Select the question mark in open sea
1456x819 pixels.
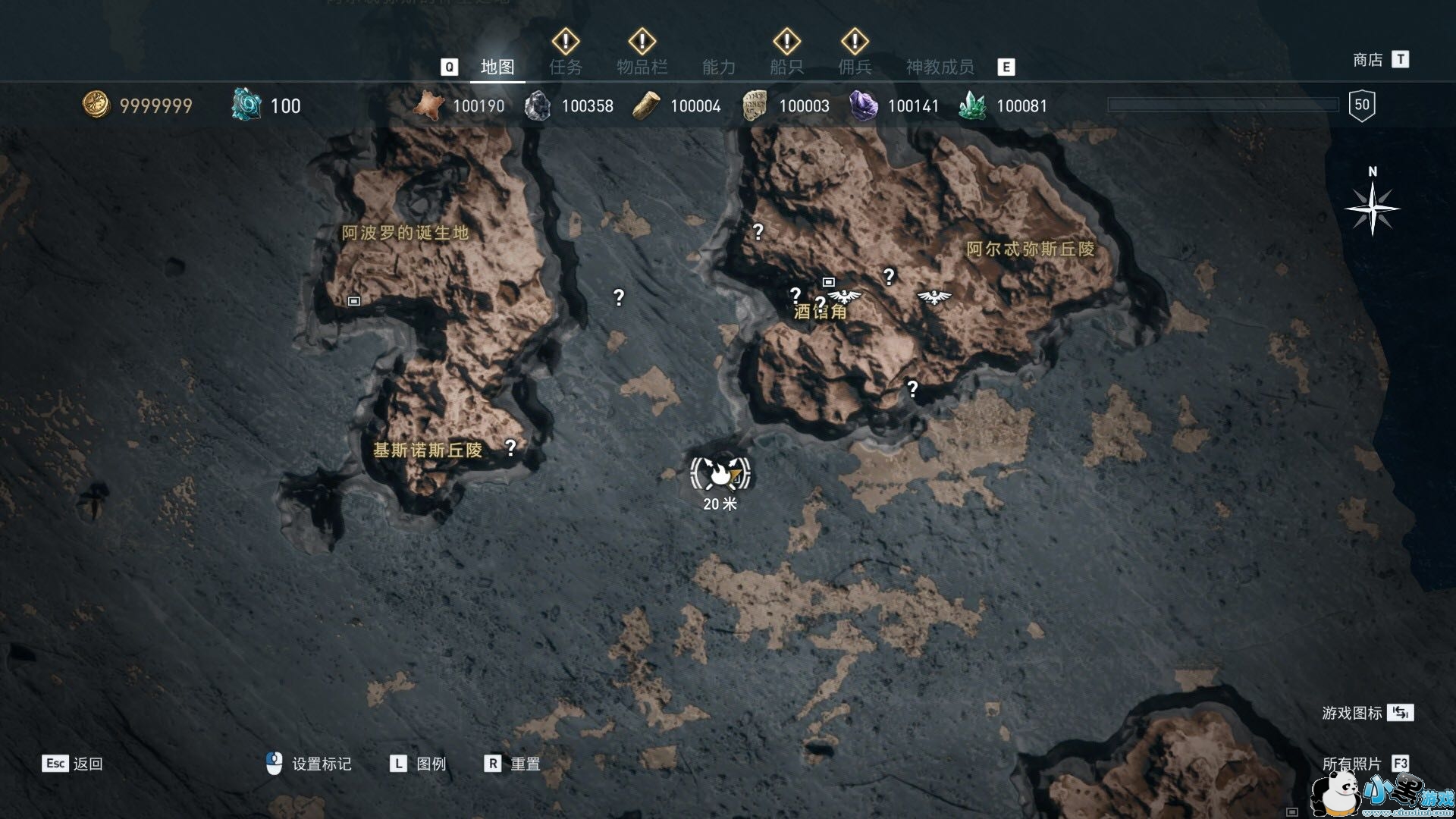point(619,298)
